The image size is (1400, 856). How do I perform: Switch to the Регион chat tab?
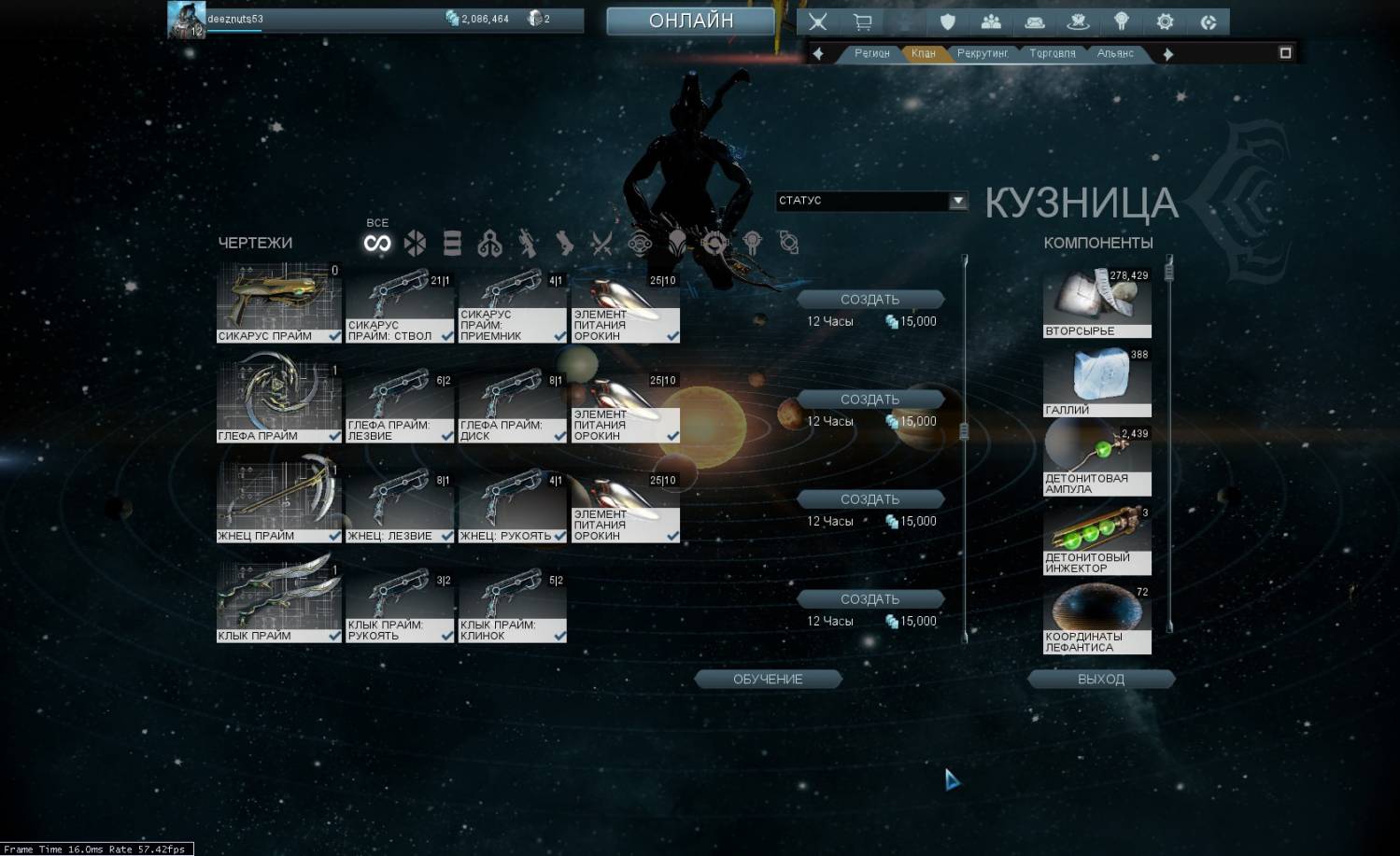871,54
